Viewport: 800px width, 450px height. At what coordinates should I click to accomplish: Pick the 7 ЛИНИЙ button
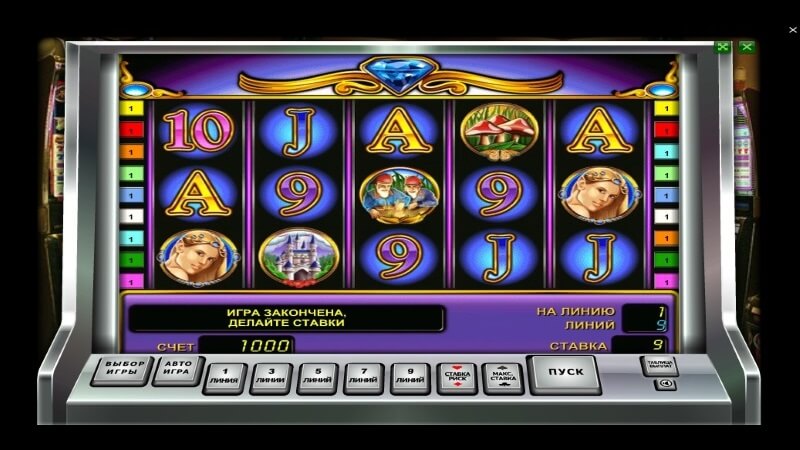click(363, 377)
